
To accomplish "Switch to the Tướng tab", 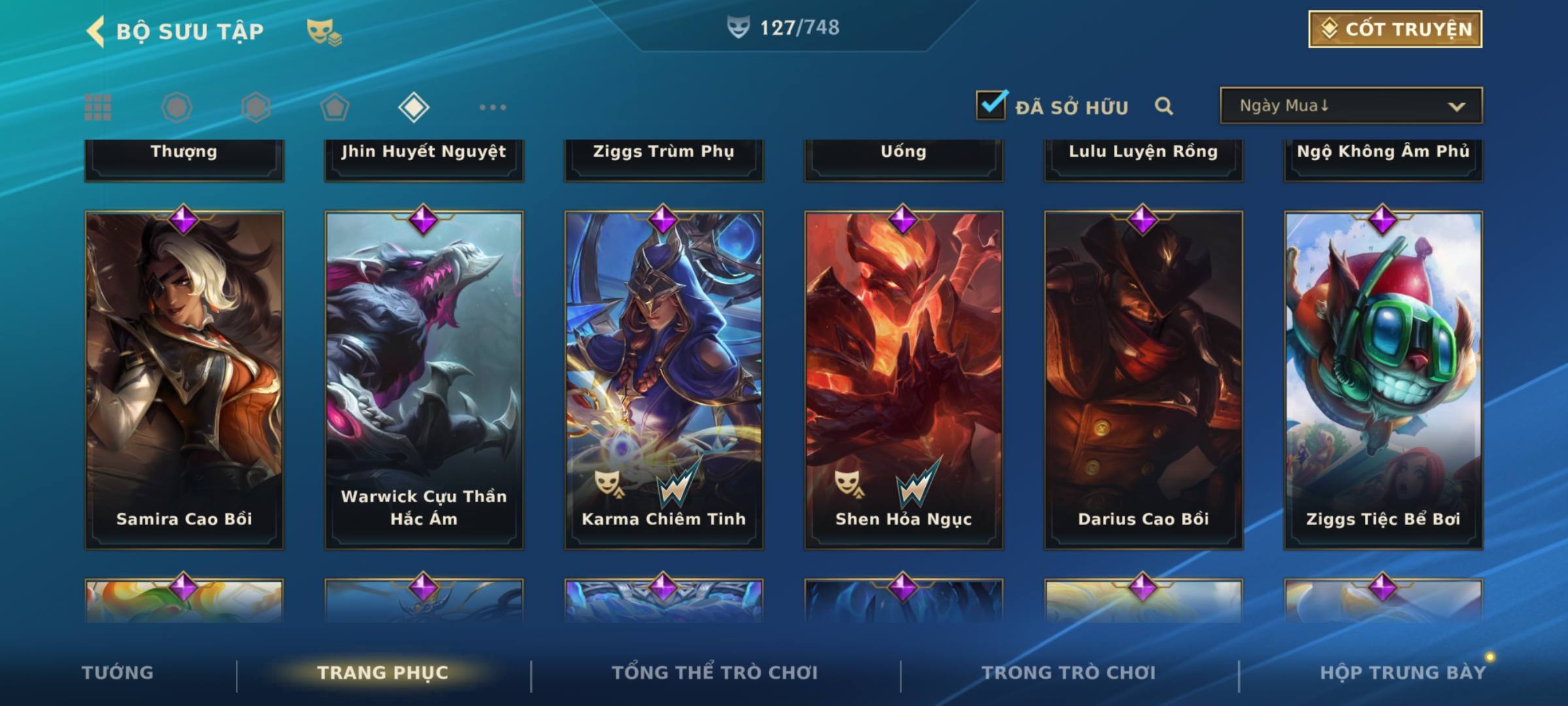I will tap(118, 673).
